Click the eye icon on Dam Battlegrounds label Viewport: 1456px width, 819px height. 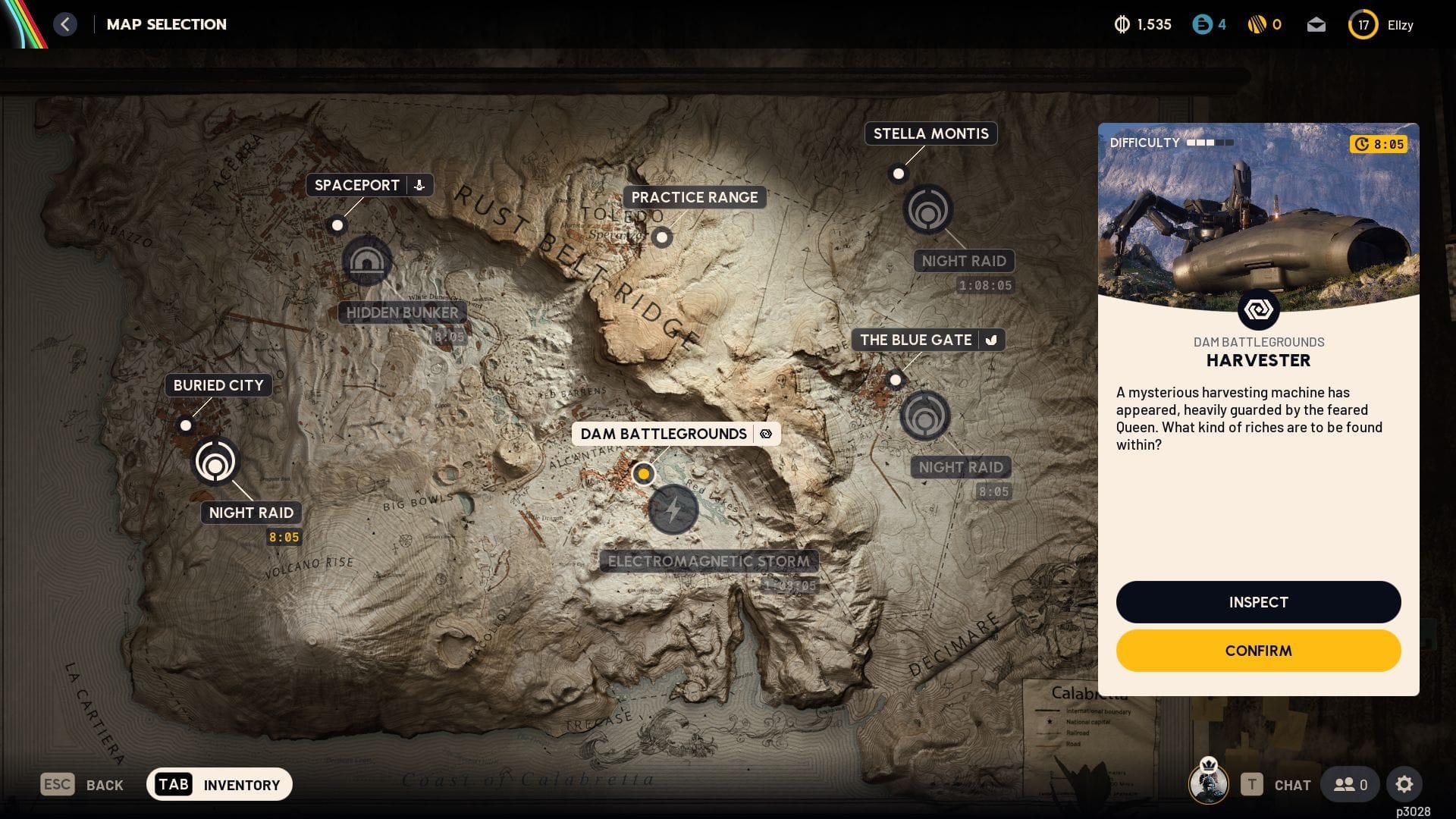767,434
